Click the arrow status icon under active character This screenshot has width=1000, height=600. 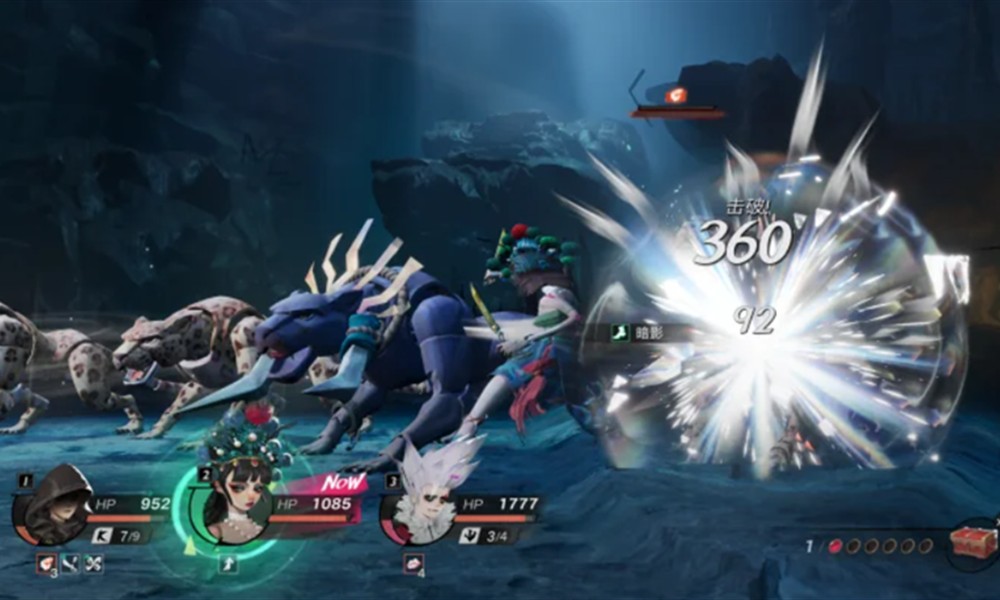click(x=228, y=564)
